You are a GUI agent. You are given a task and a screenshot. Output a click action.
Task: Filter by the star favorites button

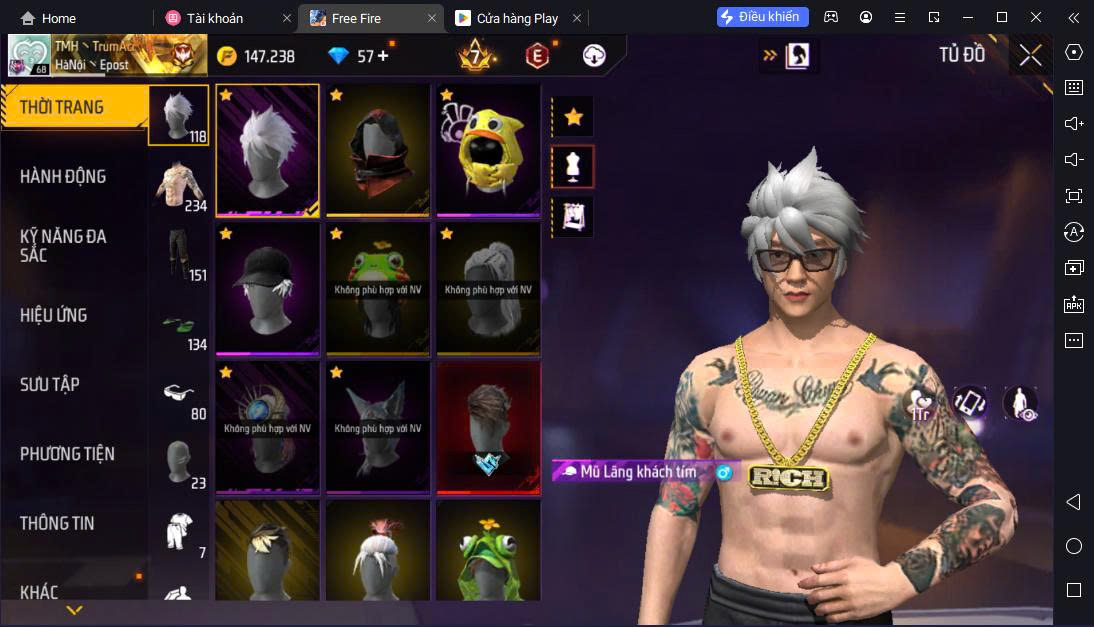[x=573, y=117]
